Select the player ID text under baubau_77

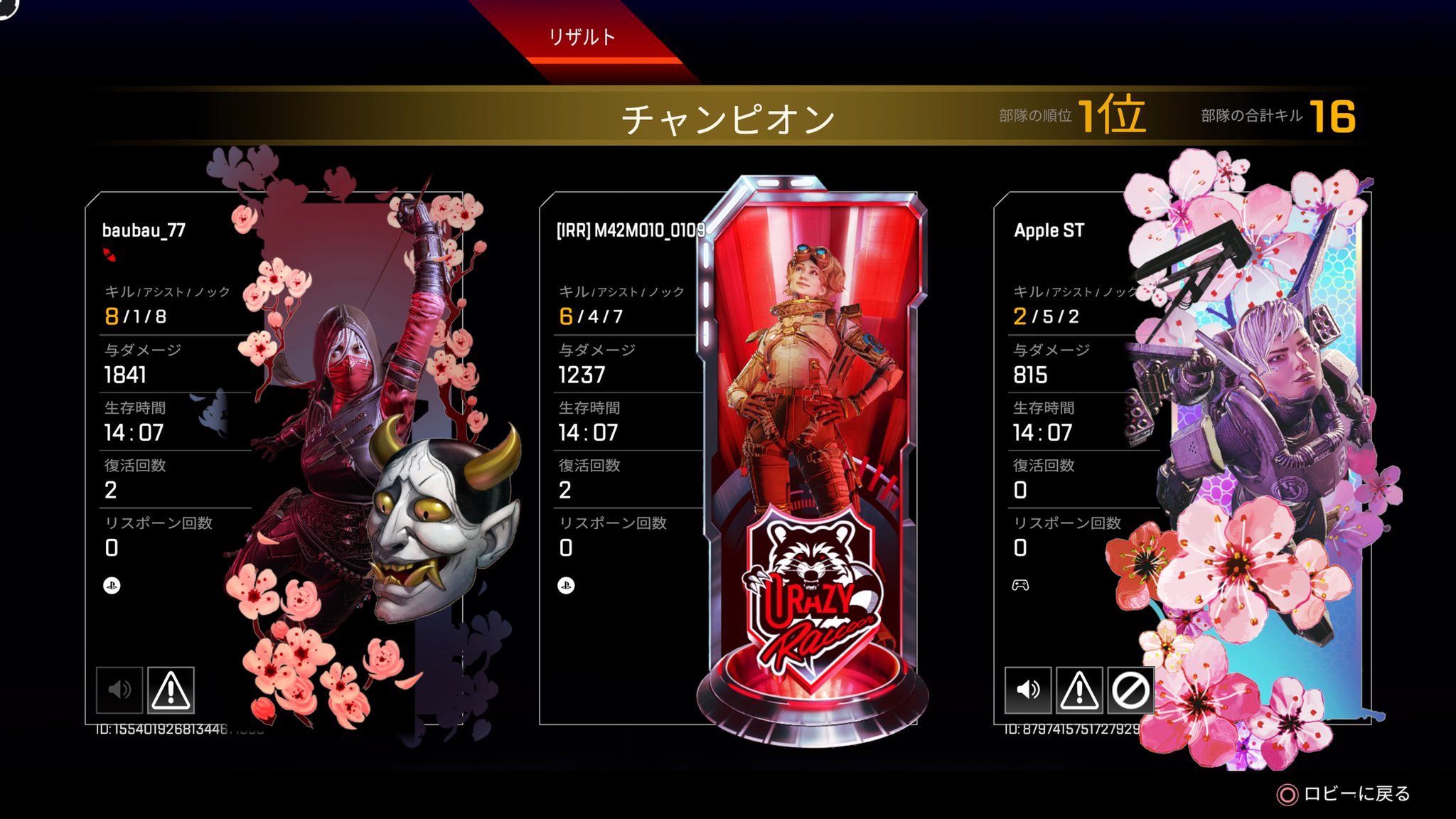(x=167, y=728)
